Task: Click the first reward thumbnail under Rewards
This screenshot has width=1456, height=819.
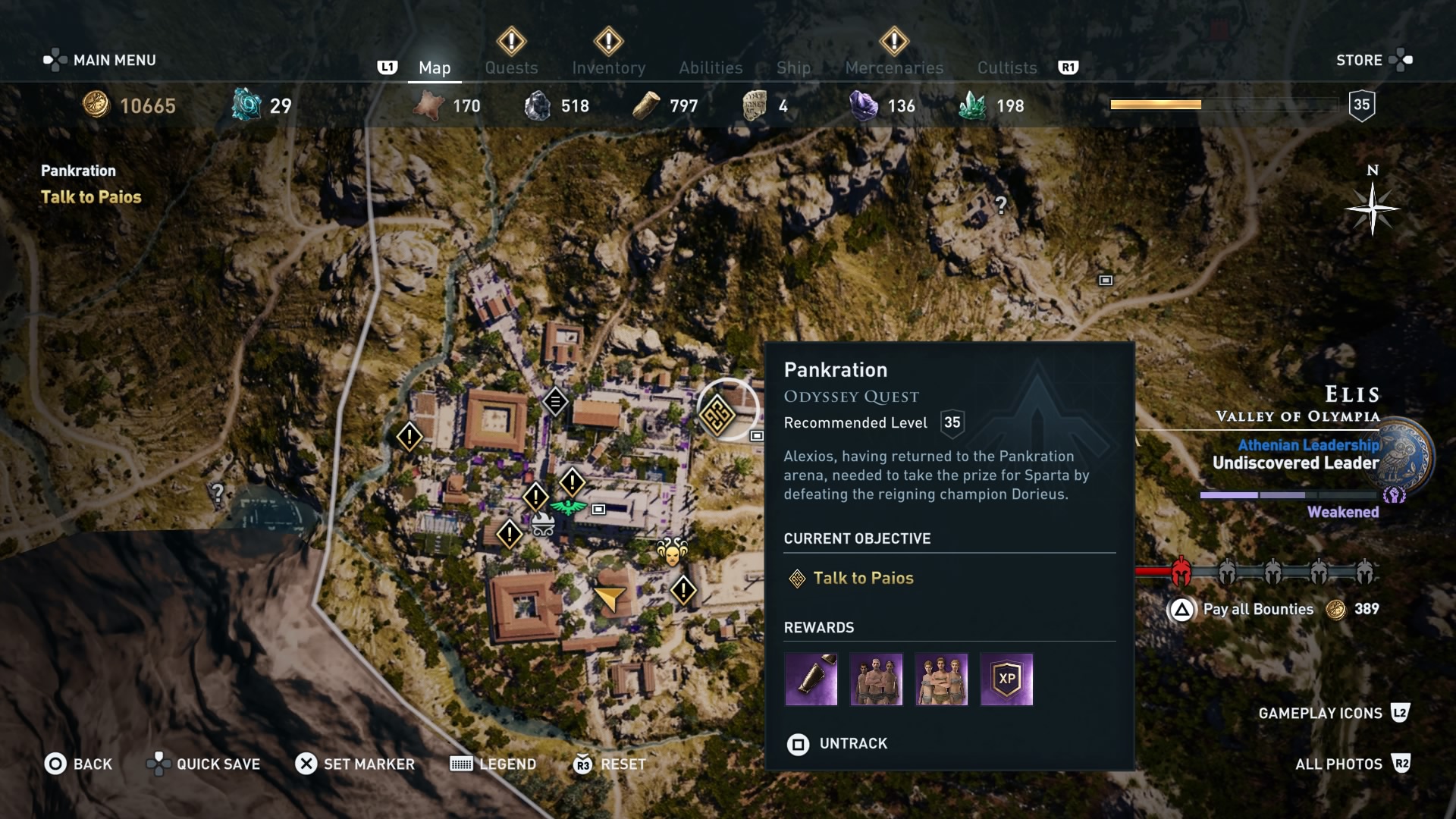Action: coord(811,679)
